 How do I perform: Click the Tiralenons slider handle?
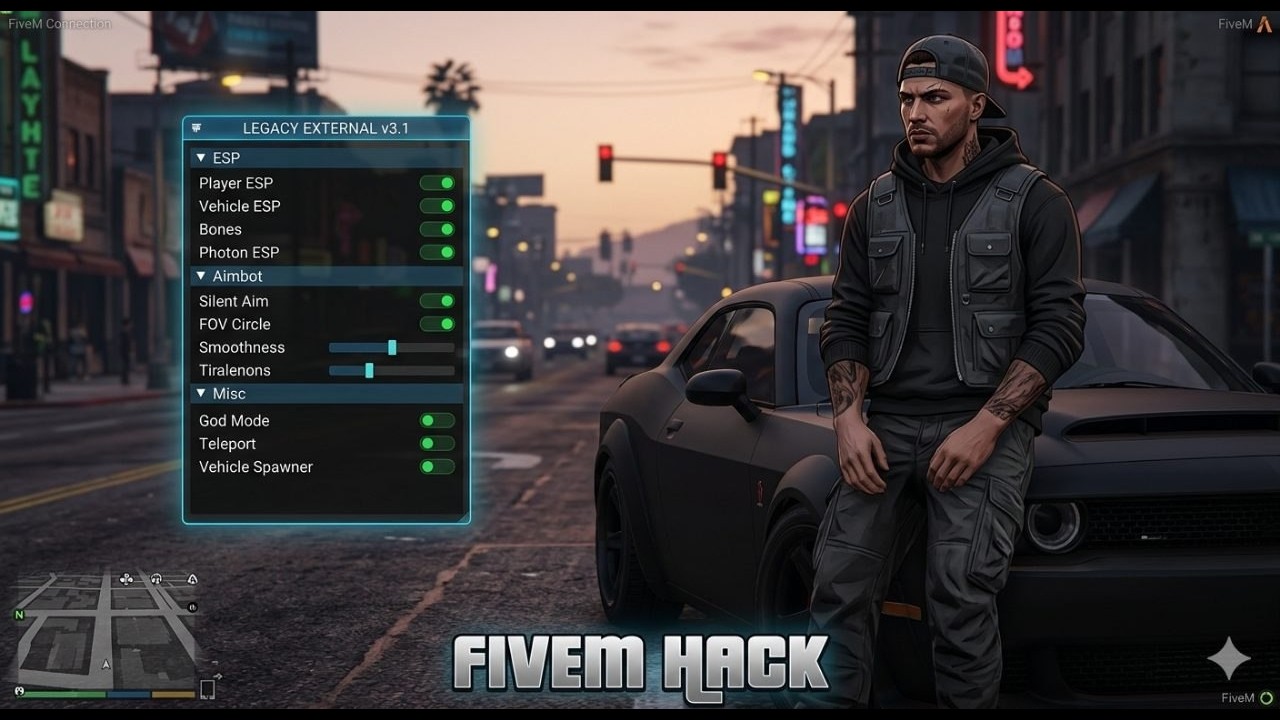click(x=369, y=370)
